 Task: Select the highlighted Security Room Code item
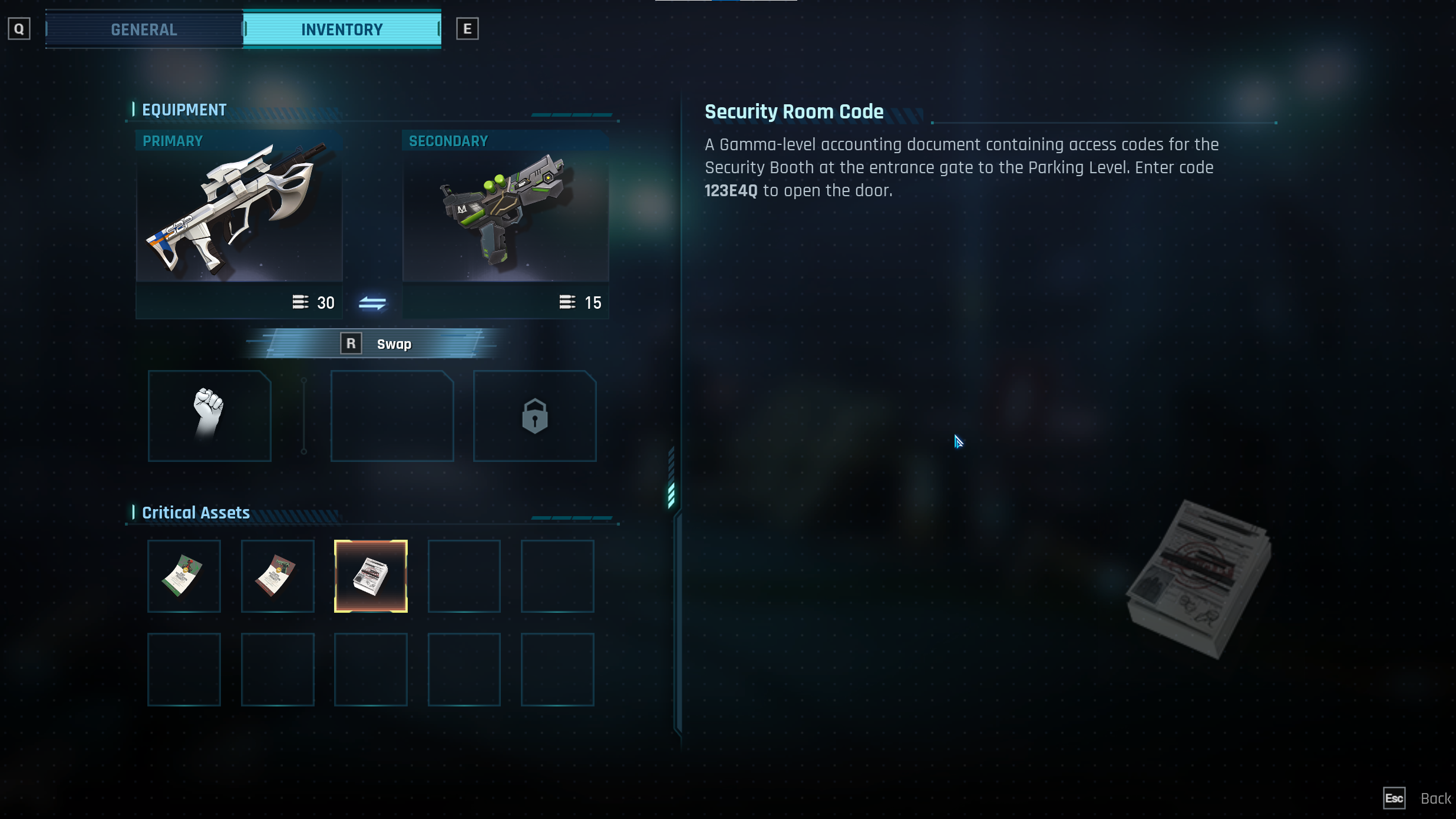[371, 576]
